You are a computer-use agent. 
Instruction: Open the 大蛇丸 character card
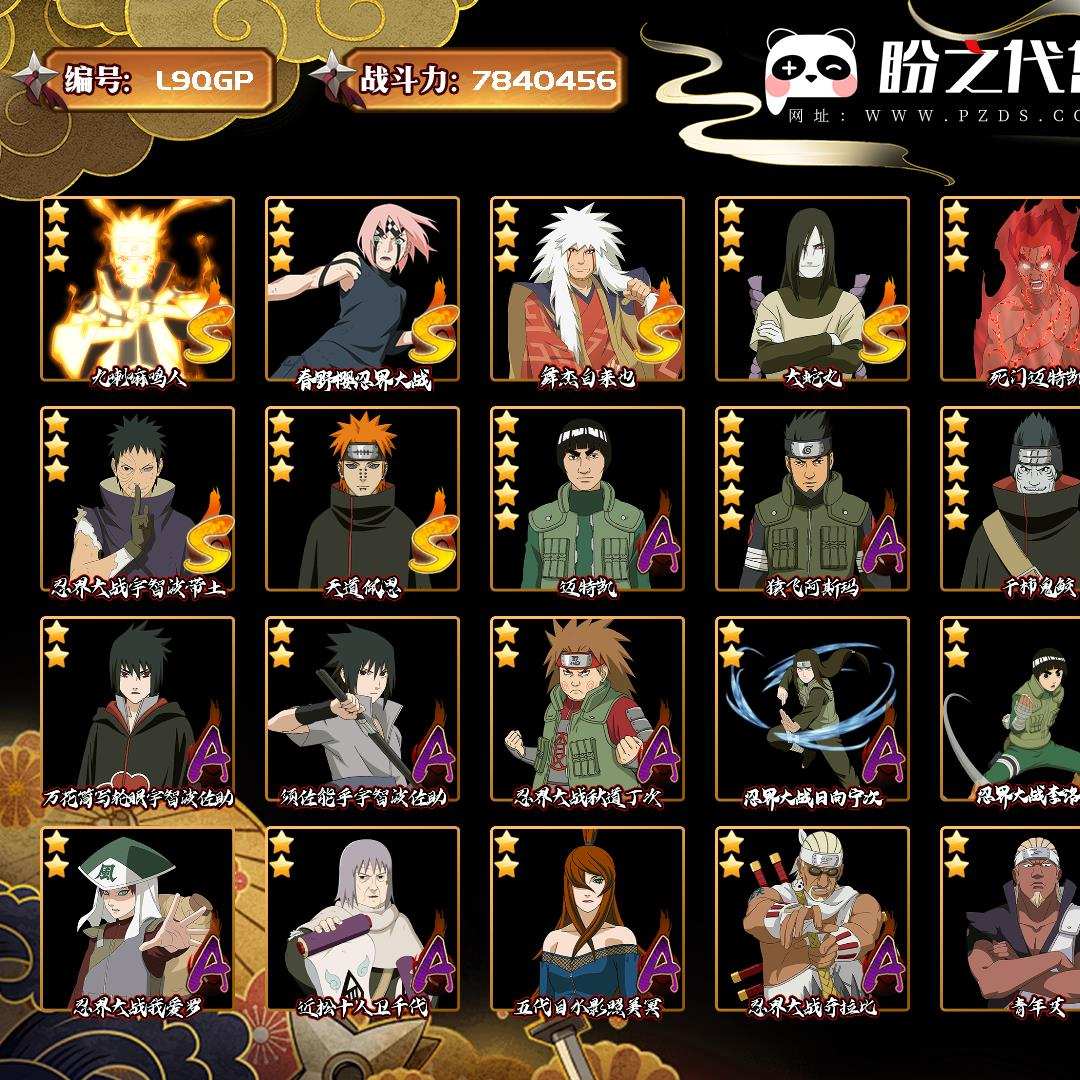(x=812, y=288)
